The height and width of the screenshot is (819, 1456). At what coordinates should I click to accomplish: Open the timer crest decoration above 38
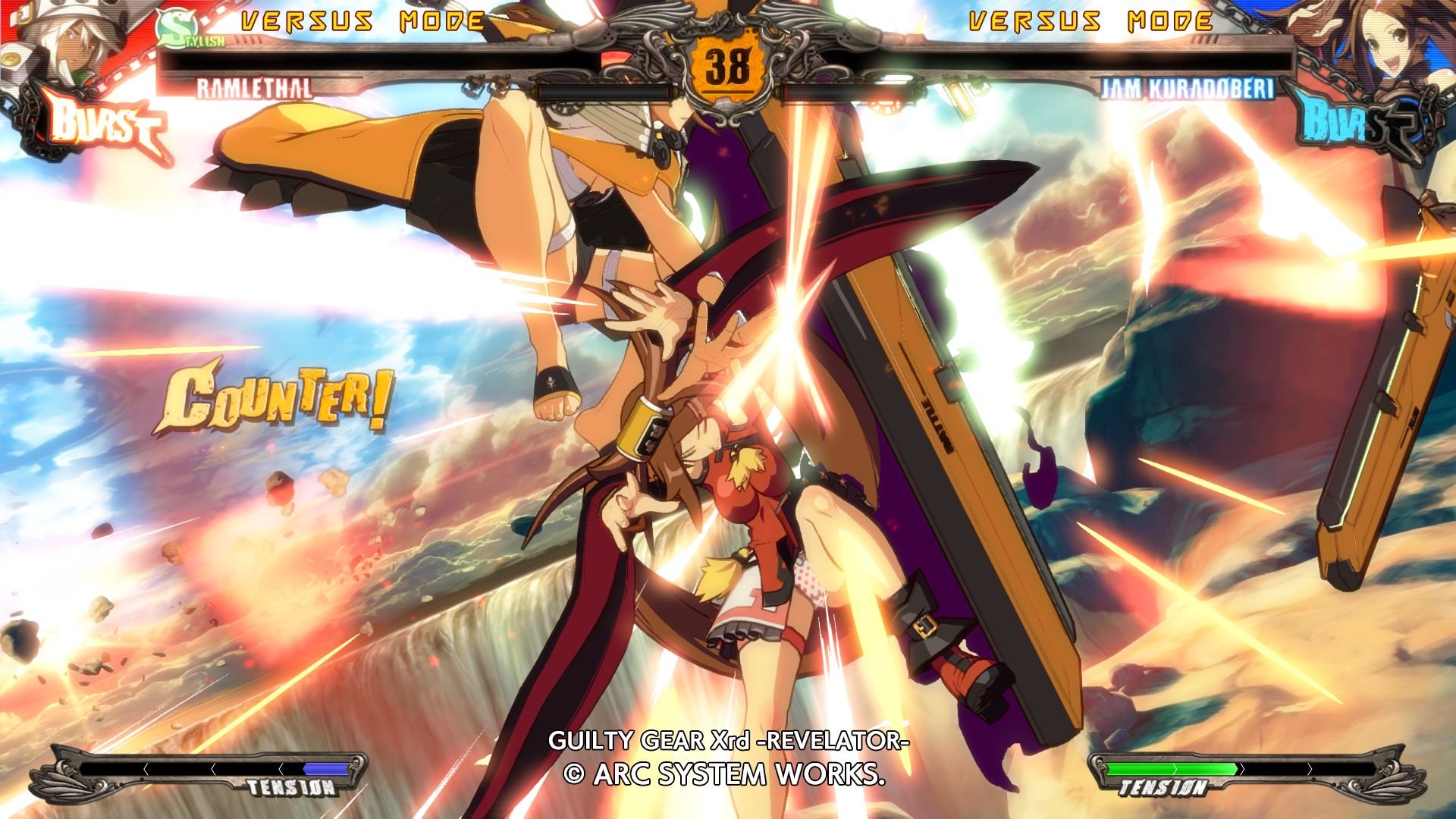[x=726, y=19]
